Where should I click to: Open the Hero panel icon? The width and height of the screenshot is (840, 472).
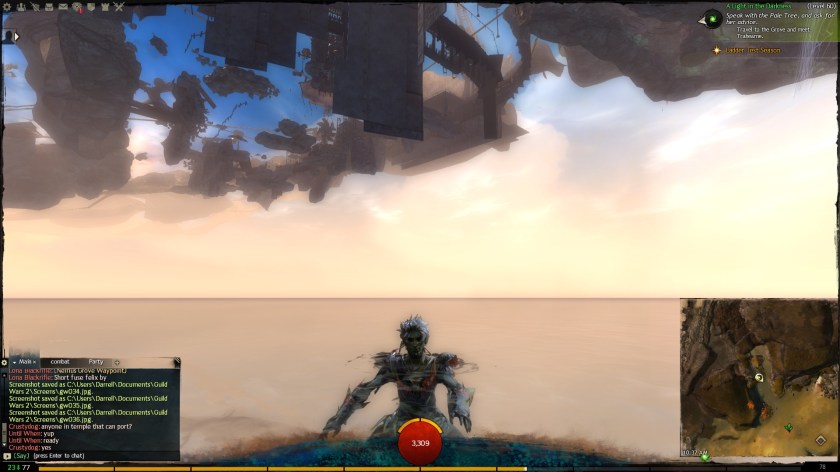(35, 6)
